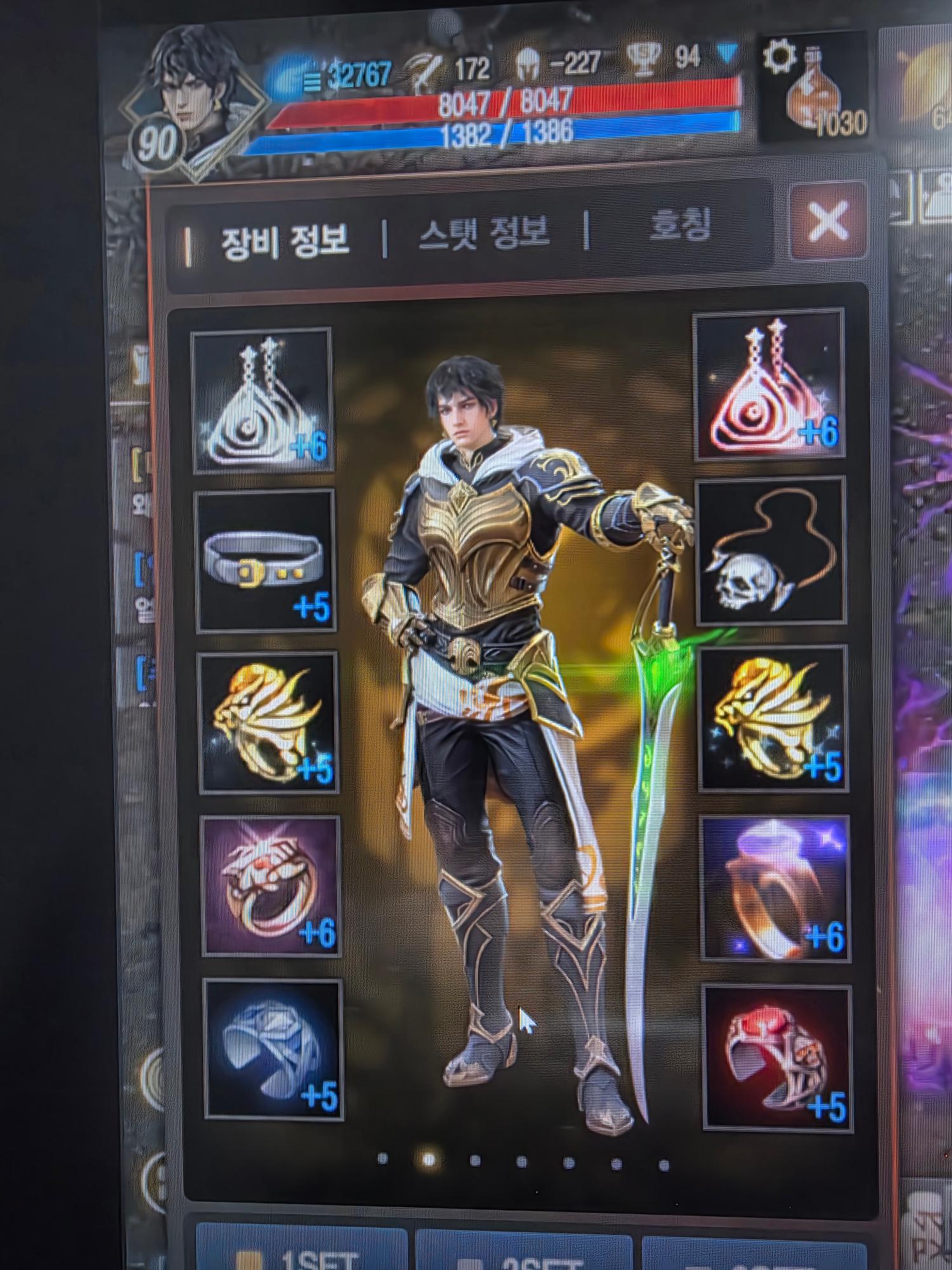Open the 호칭 tab
The height and width of the screenshot is (1270, 952).
[x=679, y=227]
